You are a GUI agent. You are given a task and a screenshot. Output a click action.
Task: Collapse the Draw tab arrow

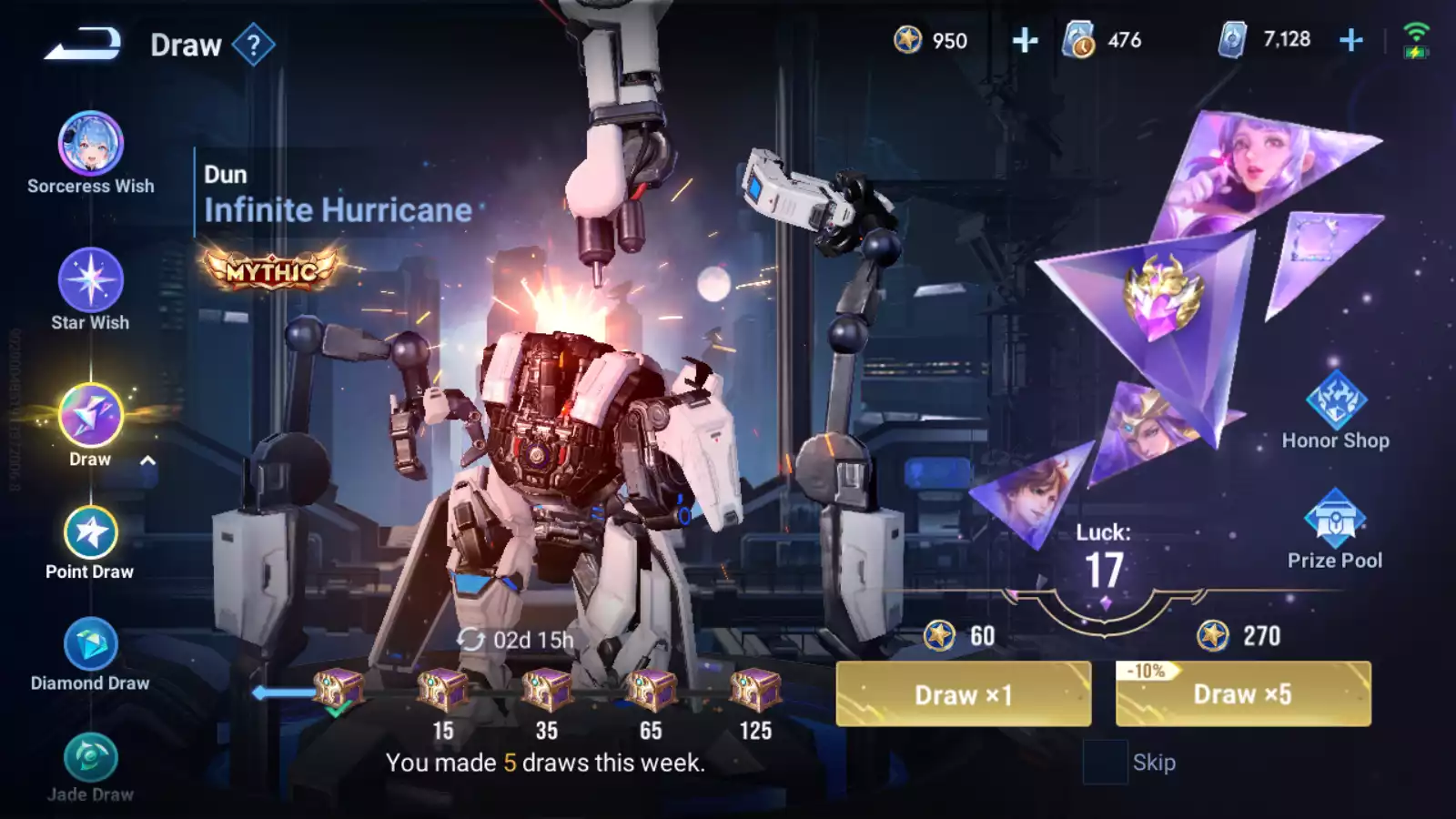click(x=147, y=460)
